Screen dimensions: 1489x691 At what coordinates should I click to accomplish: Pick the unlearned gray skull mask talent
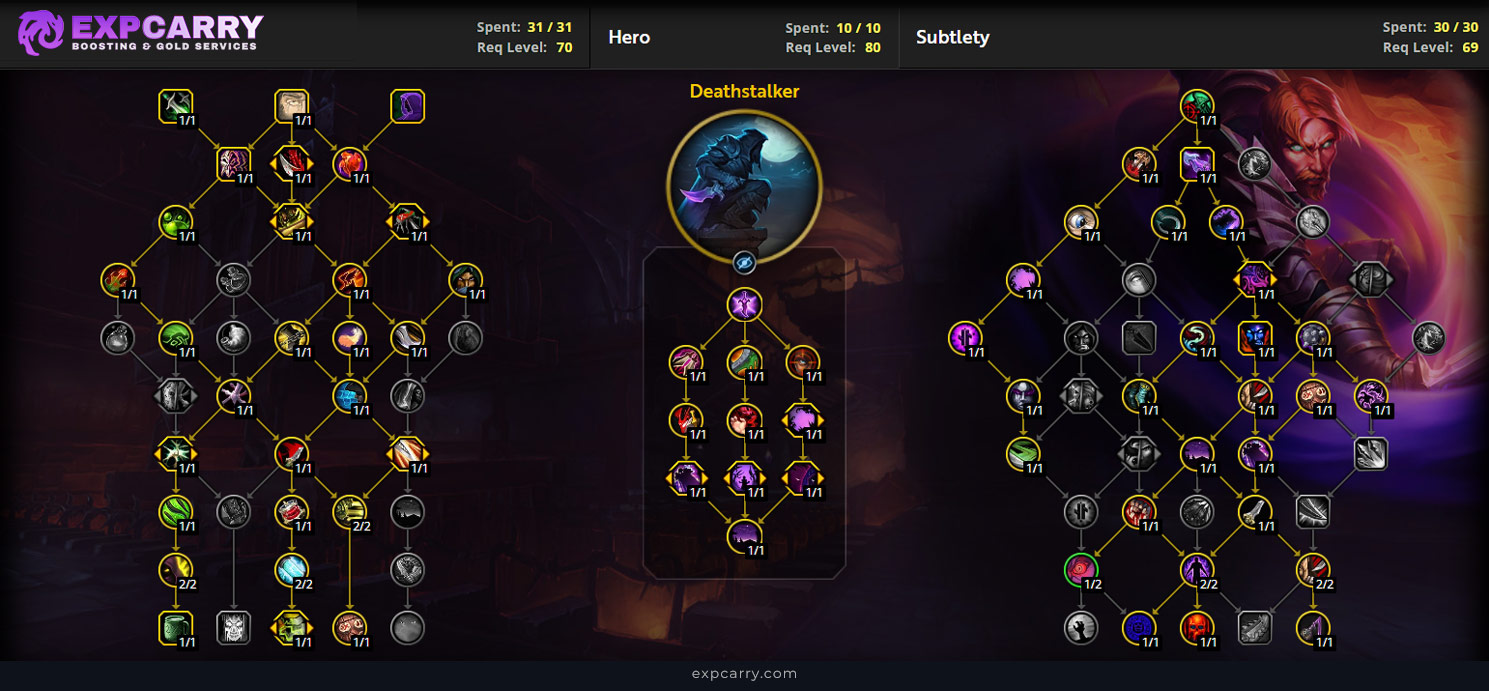pos(233,628)
